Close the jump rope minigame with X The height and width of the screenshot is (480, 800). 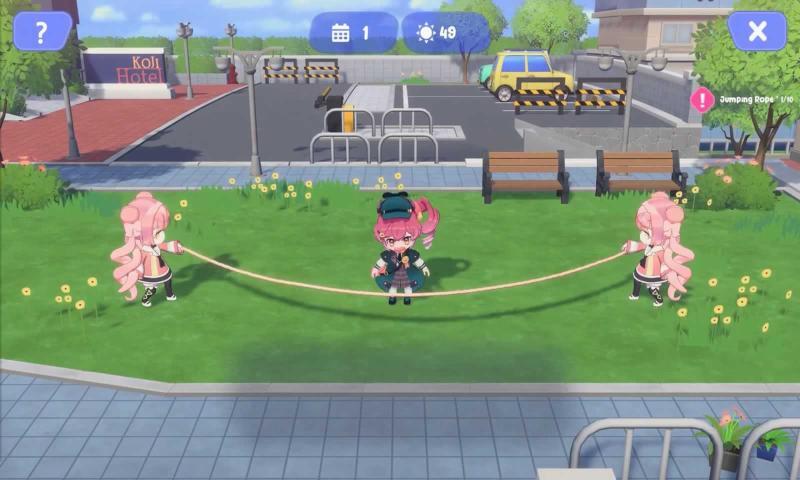pyautogui.click(x=757, y=31)
